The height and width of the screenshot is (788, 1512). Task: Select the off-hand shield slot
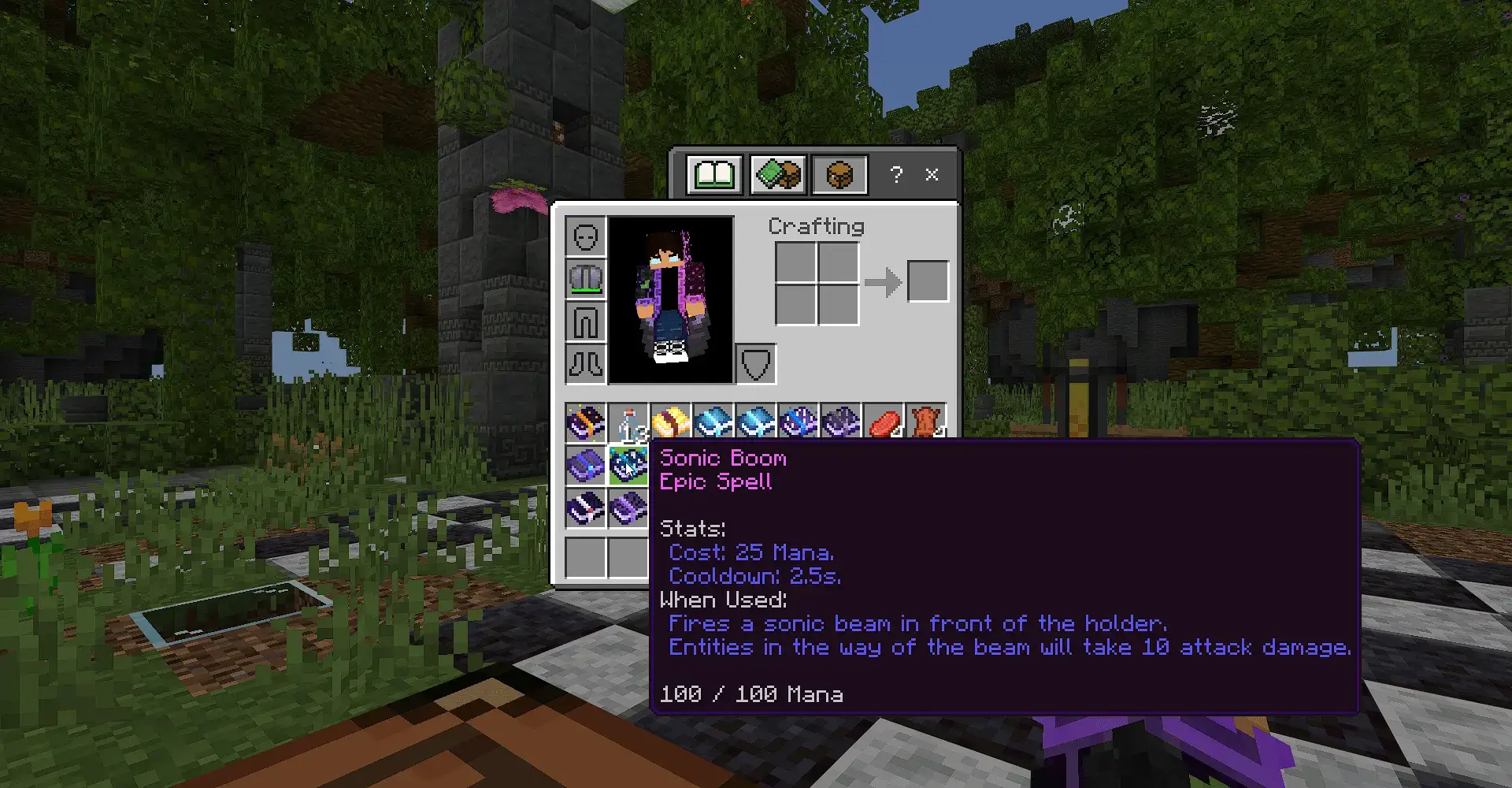point(755,364)
